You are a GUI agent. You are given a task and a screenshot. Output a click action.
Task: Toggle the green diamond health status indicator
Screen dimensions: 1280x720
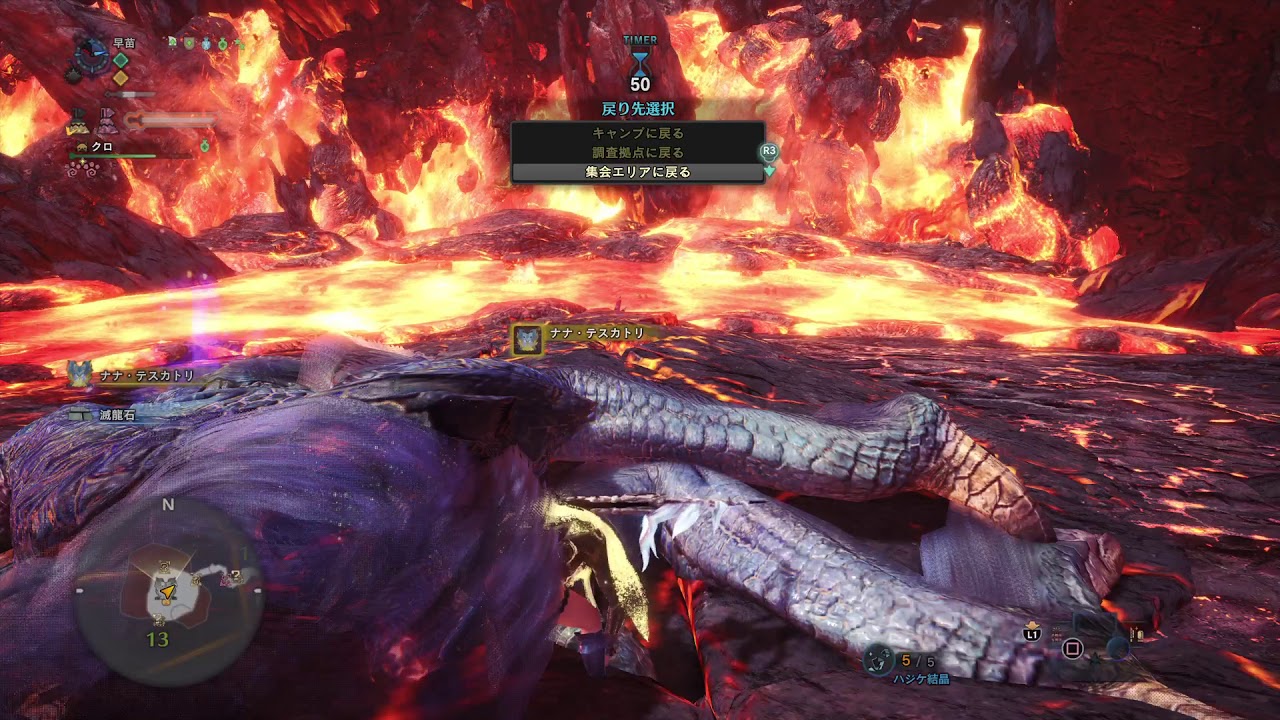(x=120, y=61)
